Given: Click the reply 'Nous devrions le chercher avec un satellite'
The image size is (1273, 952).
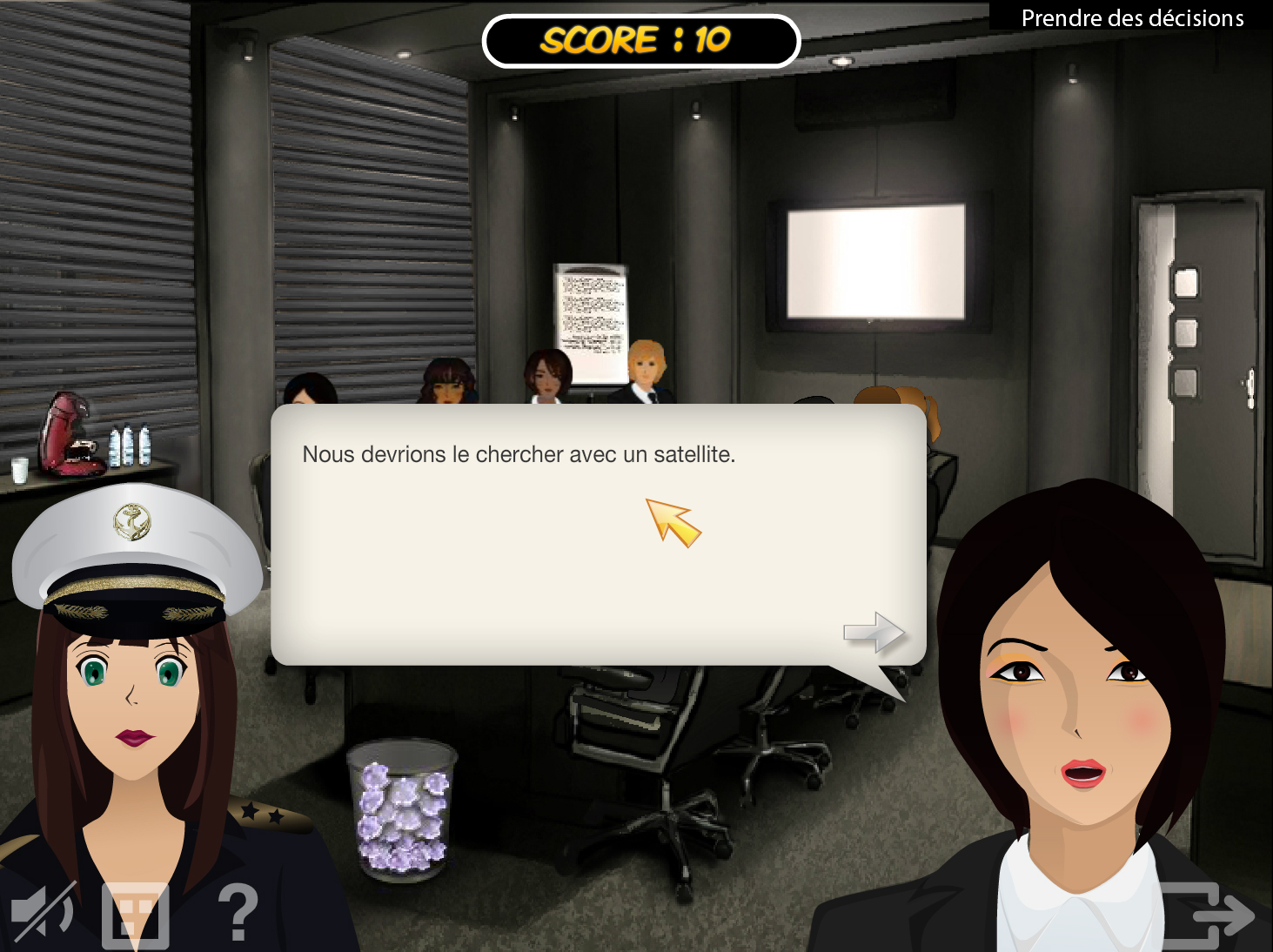Looking at the screenshot, I should pyautogui.click(x=519, y=453).
